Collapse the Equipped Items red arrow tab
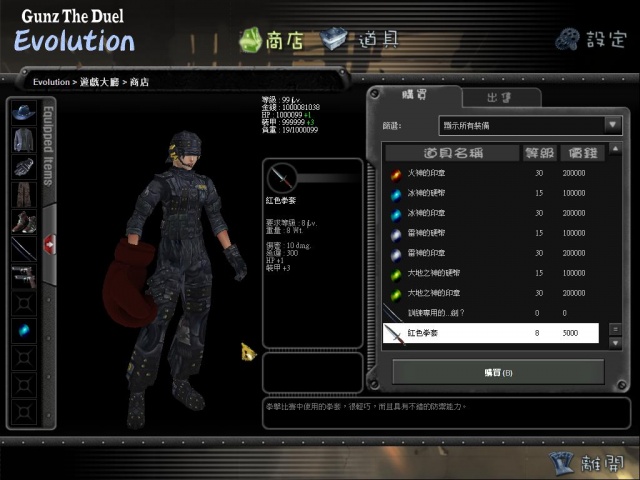Image resolution: width=640 pixels, height=480 pixels. point(49,245)
